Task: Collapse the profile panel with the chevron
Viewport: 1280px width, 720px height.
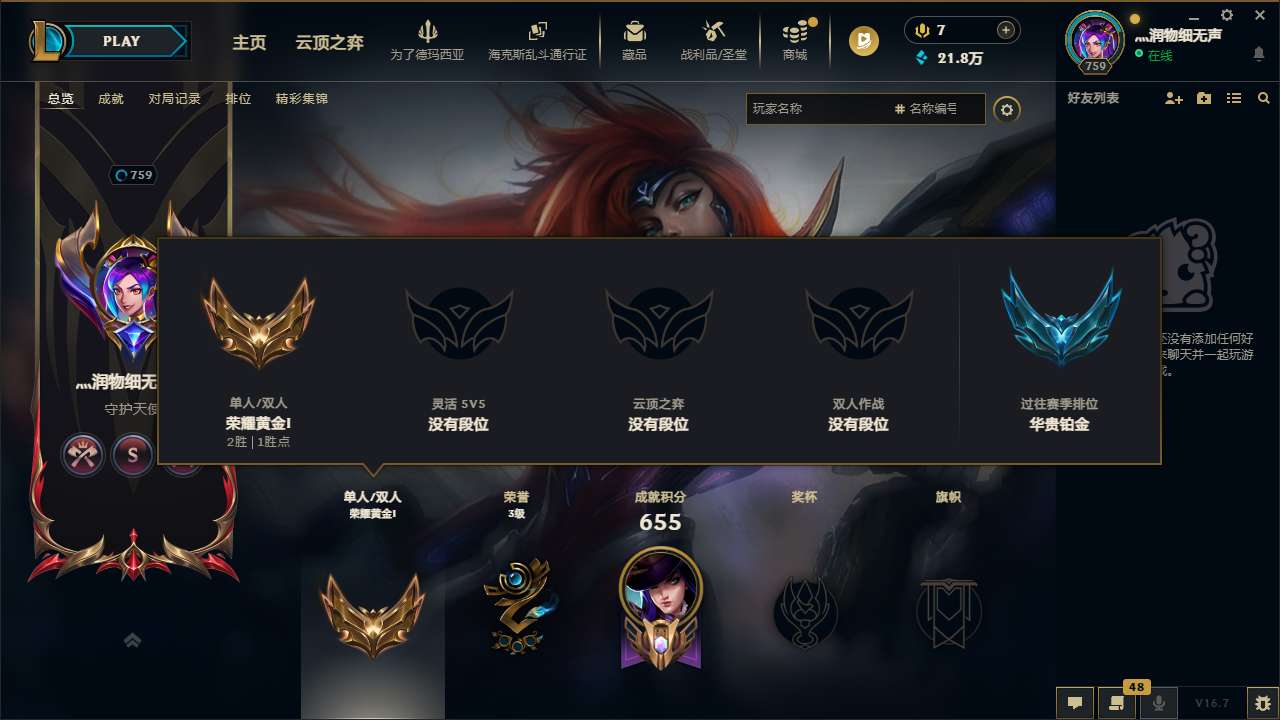Action: pos(132,639)
